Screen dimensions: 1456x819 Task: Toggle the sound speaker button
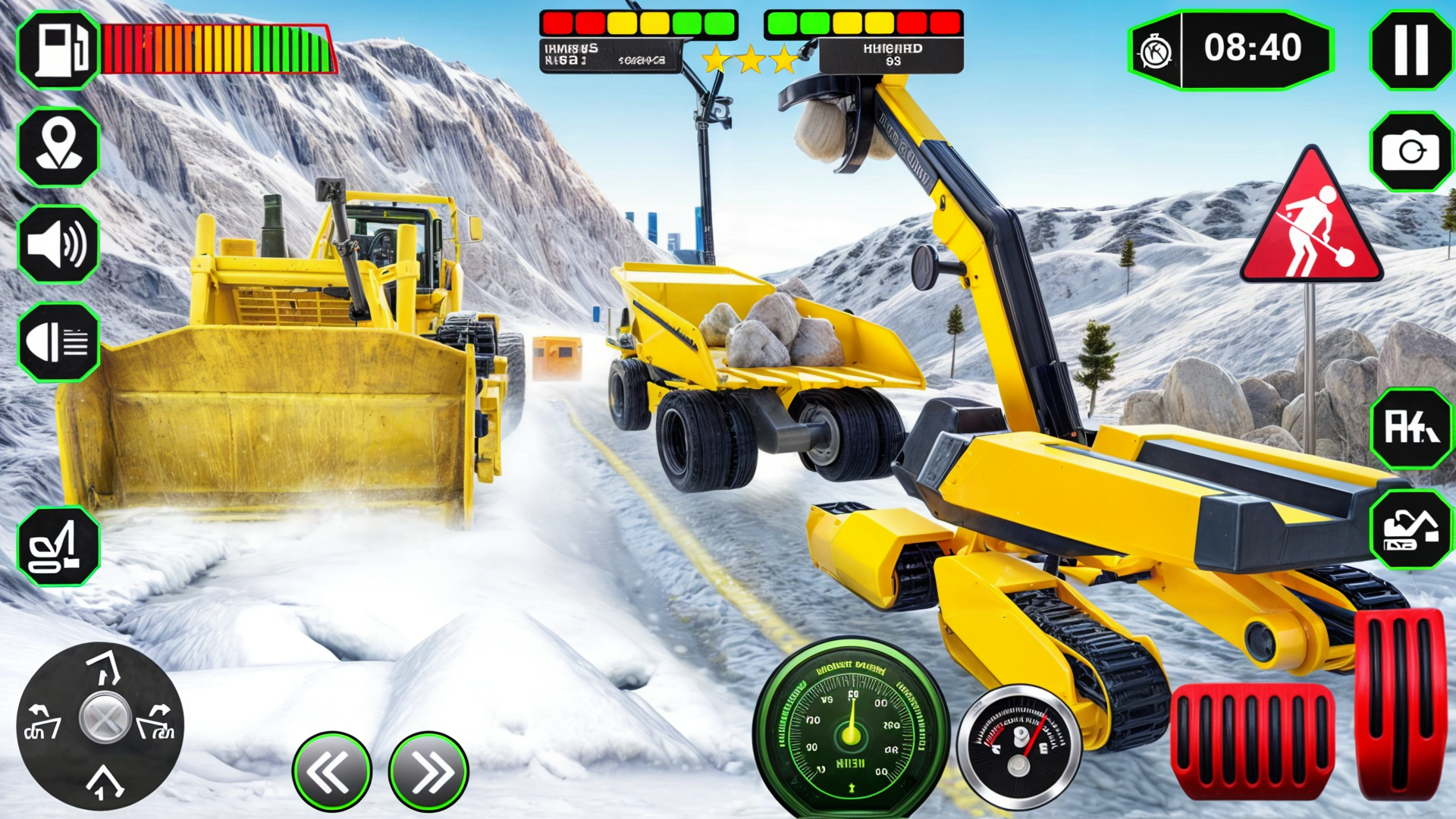[x=58, y=244]
